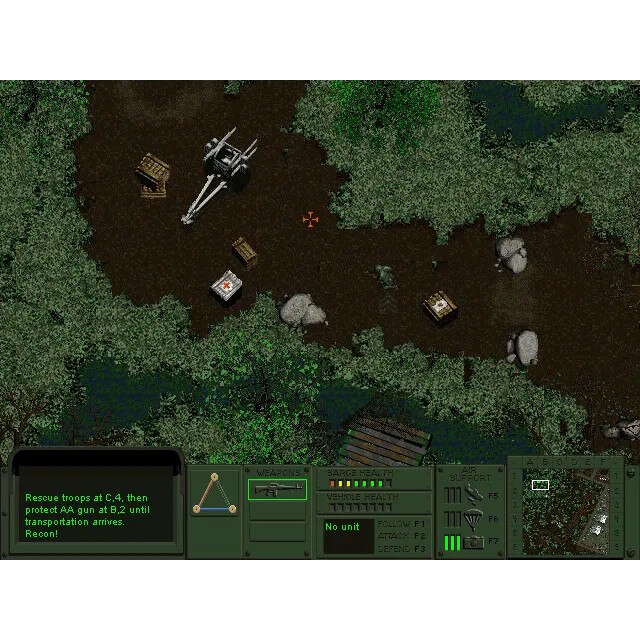640x640 pixels.
Task: Select the rifle weapon slot
Action: 277,489
